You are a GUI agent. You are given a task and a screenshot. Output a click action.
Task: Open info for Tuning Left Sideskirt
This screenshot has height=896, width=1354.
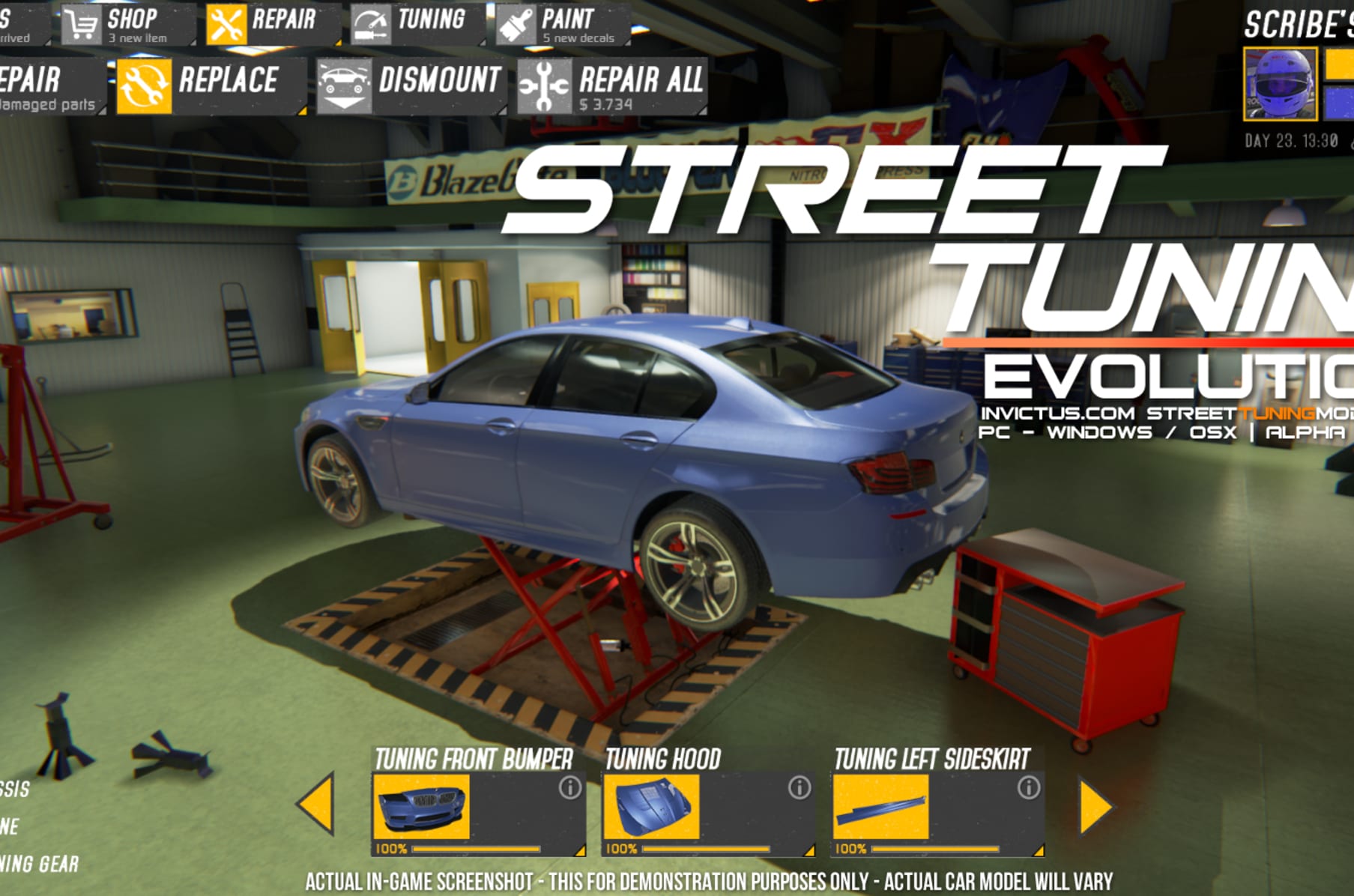(1028, 787)
